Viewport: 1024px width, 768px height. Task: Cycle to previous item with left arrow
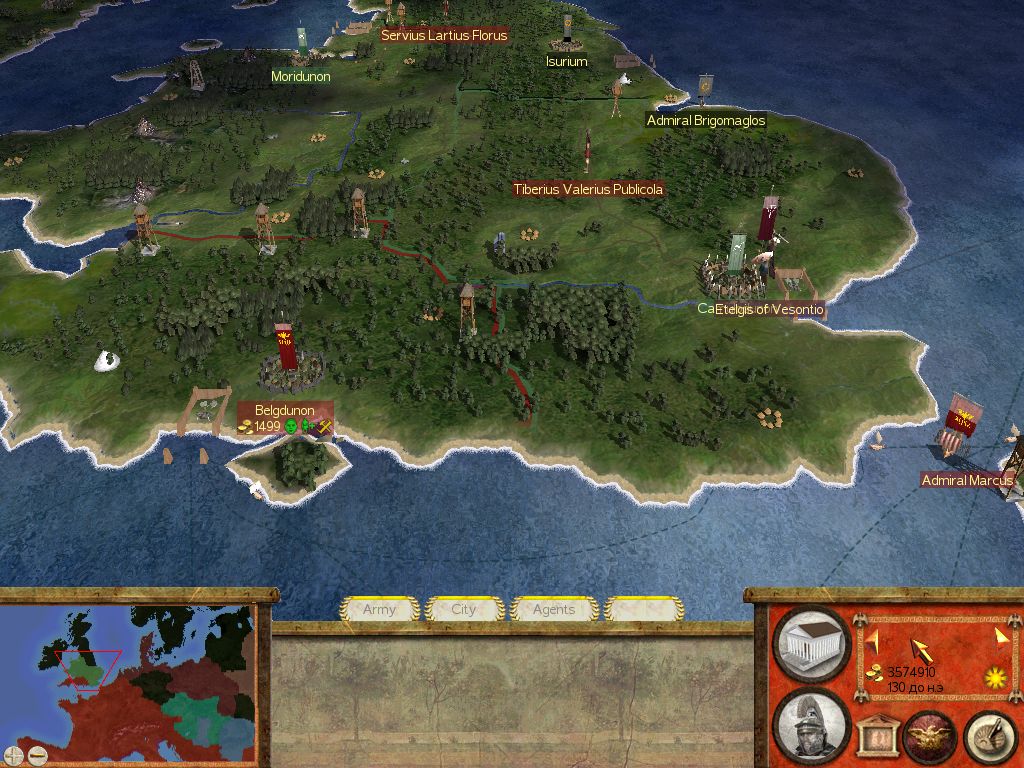coord(870,637)
